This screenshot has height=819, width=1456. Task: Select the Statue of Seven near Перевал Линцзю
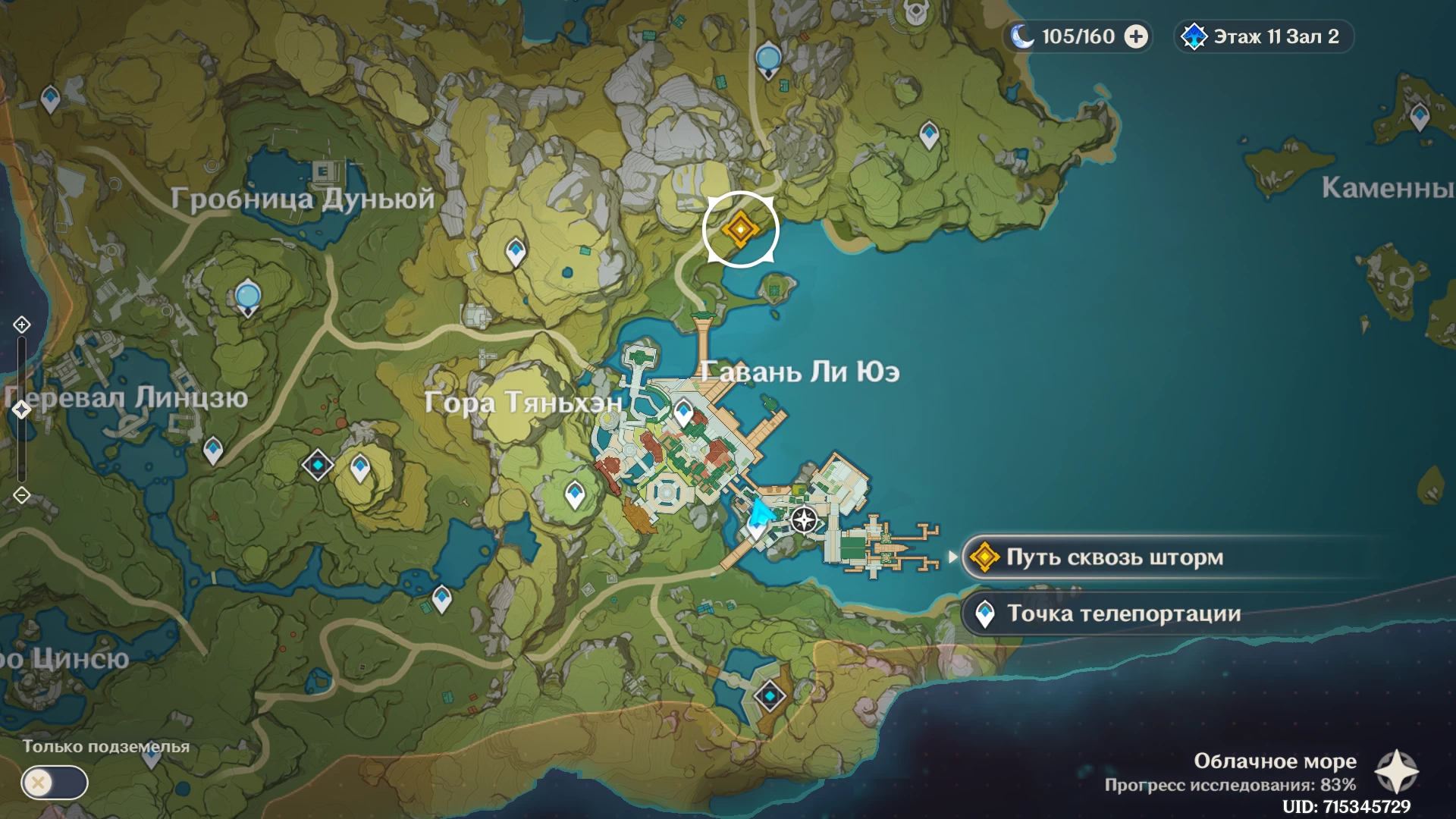point(248,297)
